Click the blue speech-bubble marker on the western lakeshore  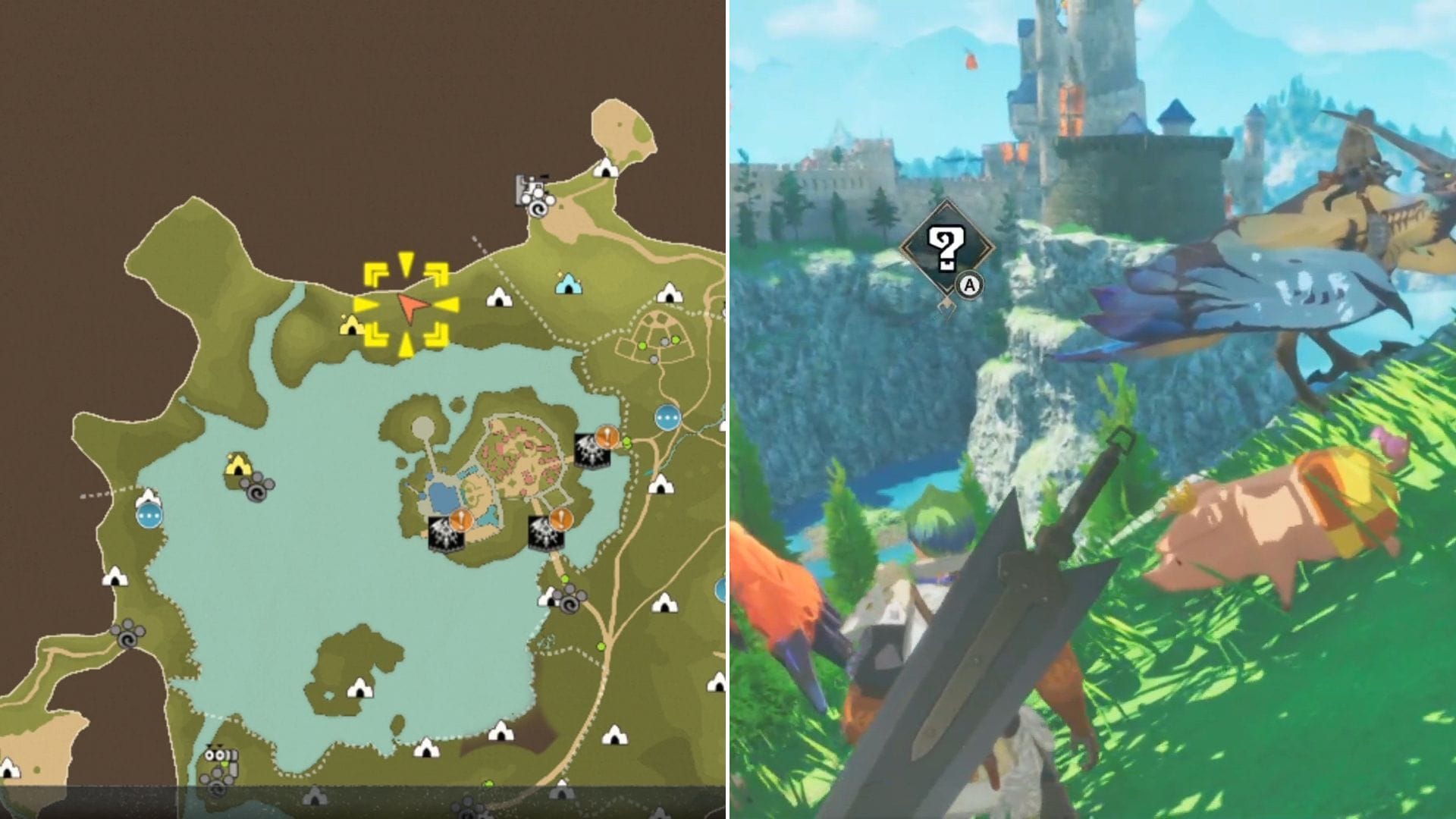150,516
